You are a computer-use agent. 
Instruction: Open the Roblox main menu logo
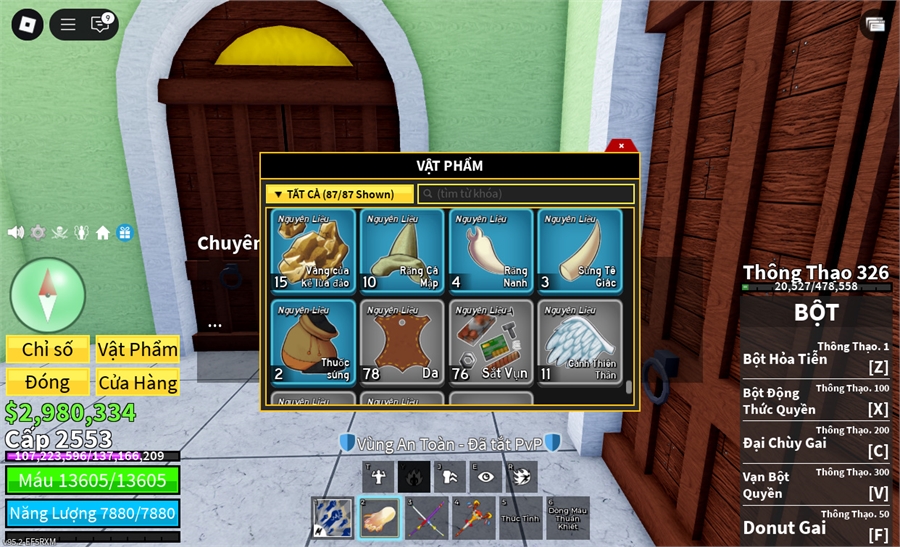click(x=27, y=24)
